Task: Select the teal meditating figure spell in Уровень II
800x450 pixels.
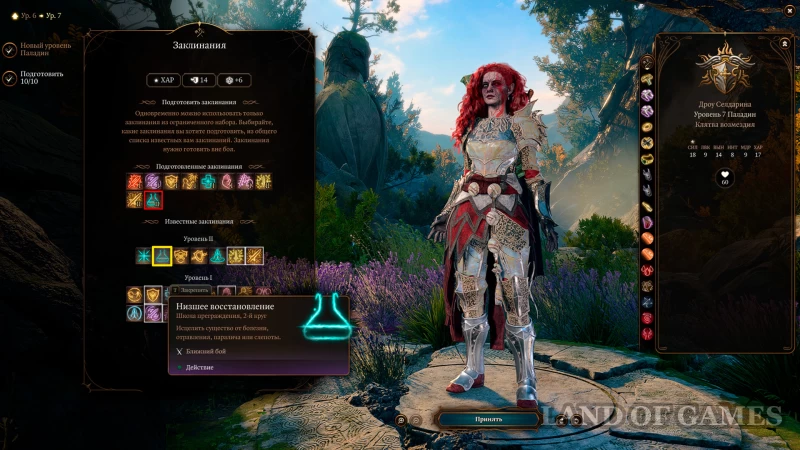Action: [216, 256]
